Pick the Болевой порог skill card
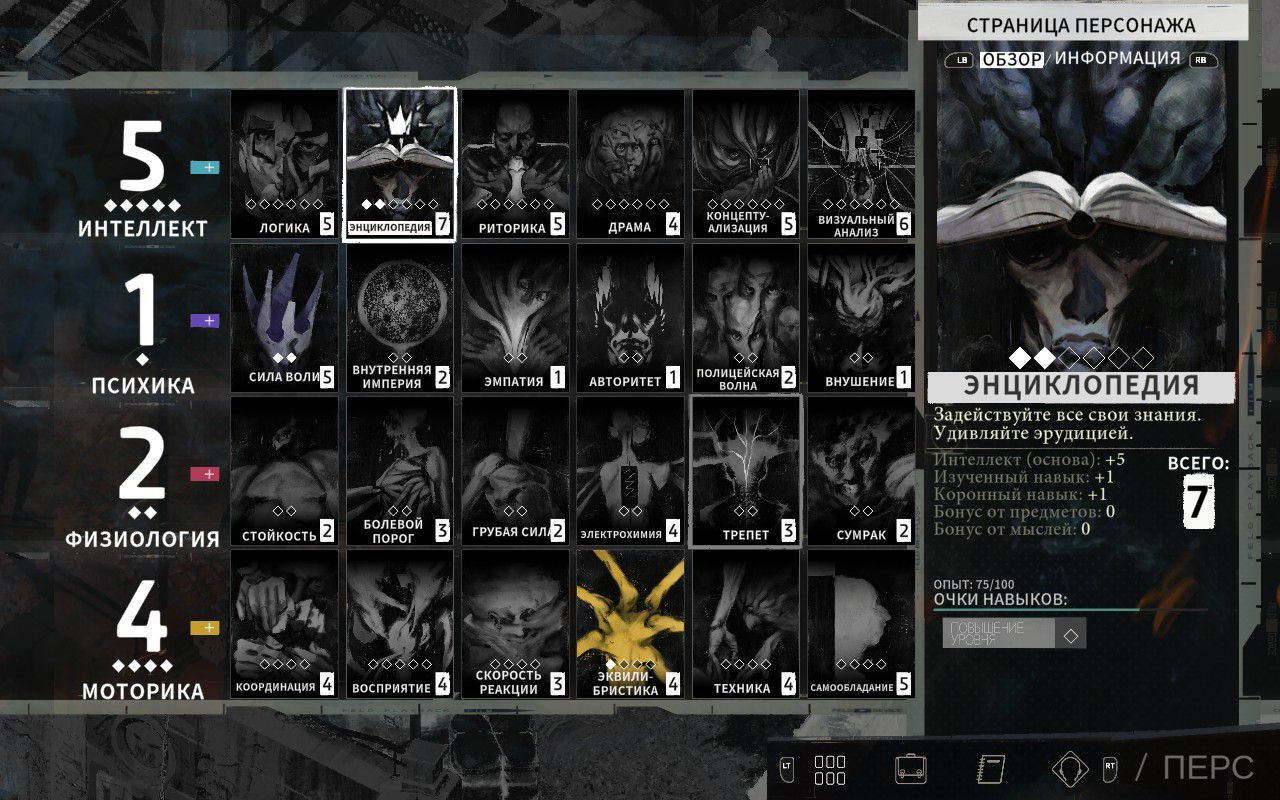The width and height of the screenshot is (1280, 800). [400, 472]
